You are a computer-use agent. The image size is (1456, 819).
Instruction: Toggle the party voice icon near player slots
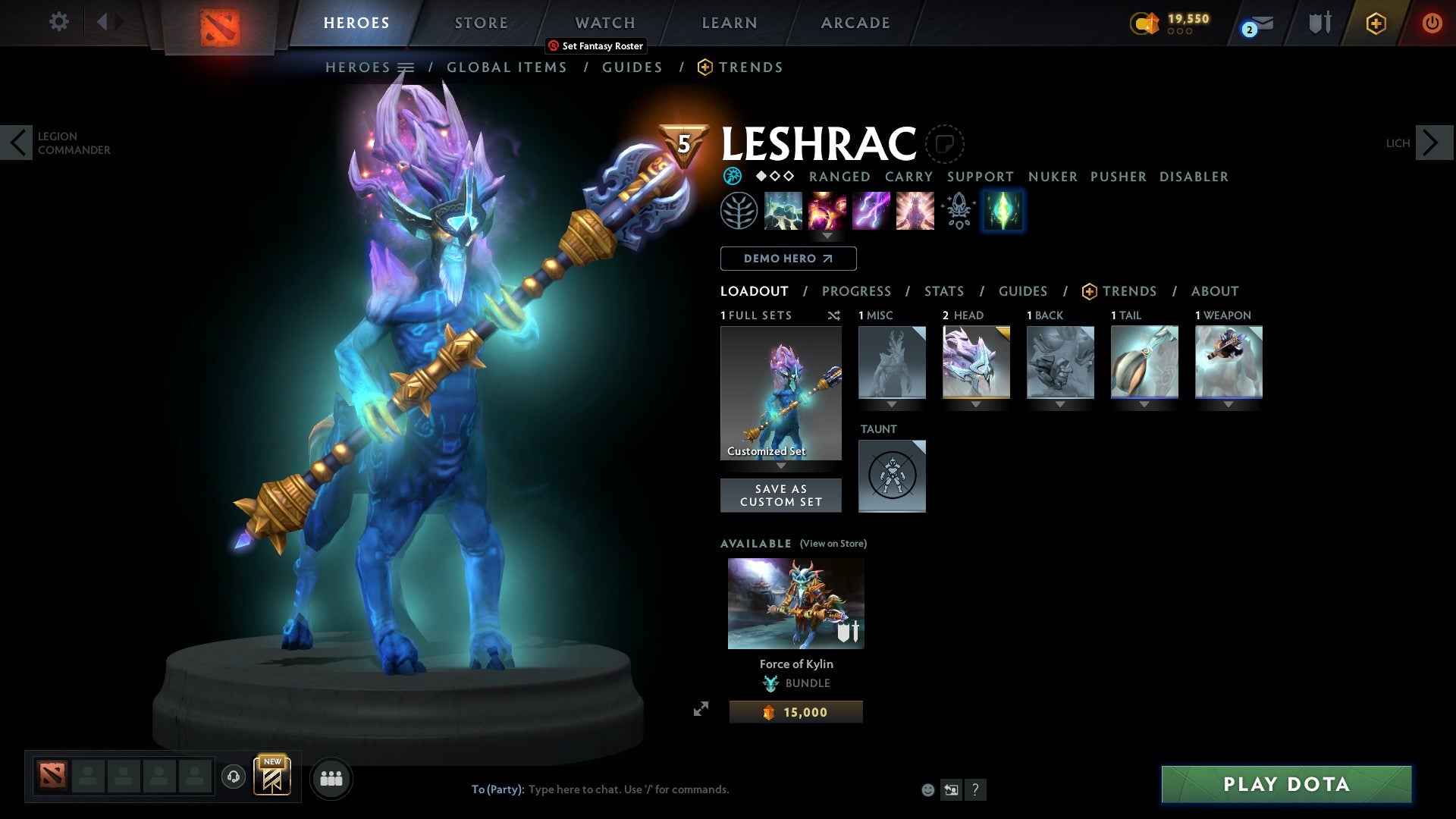click(x=233, y=777)
